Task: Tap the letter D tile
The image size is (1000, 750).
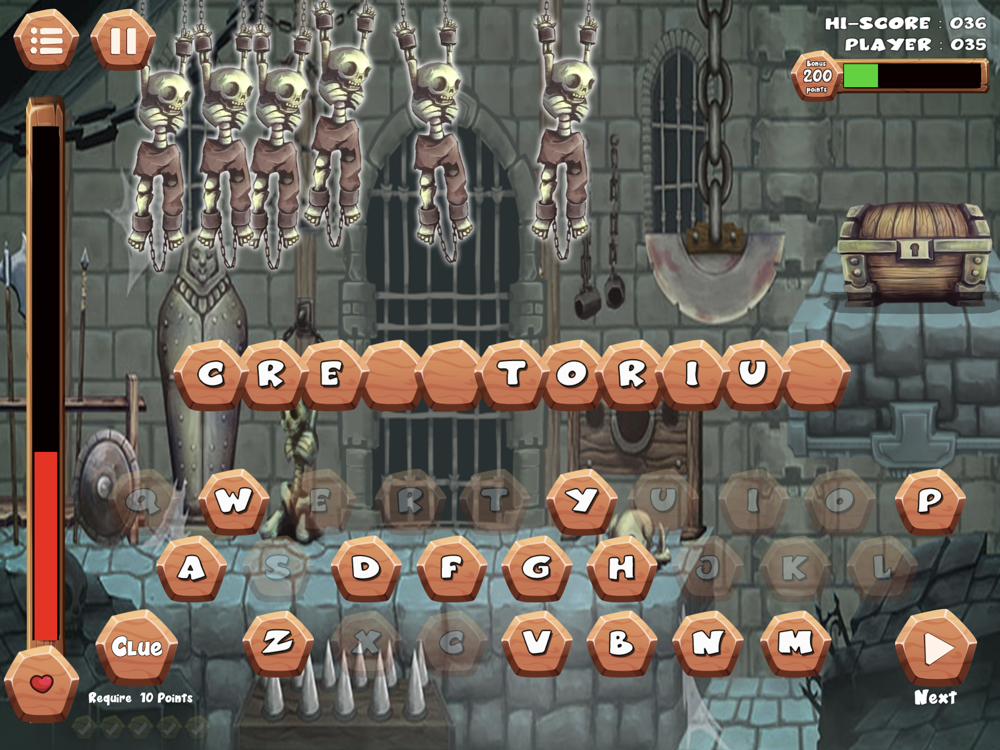Action: click(366, 569)
